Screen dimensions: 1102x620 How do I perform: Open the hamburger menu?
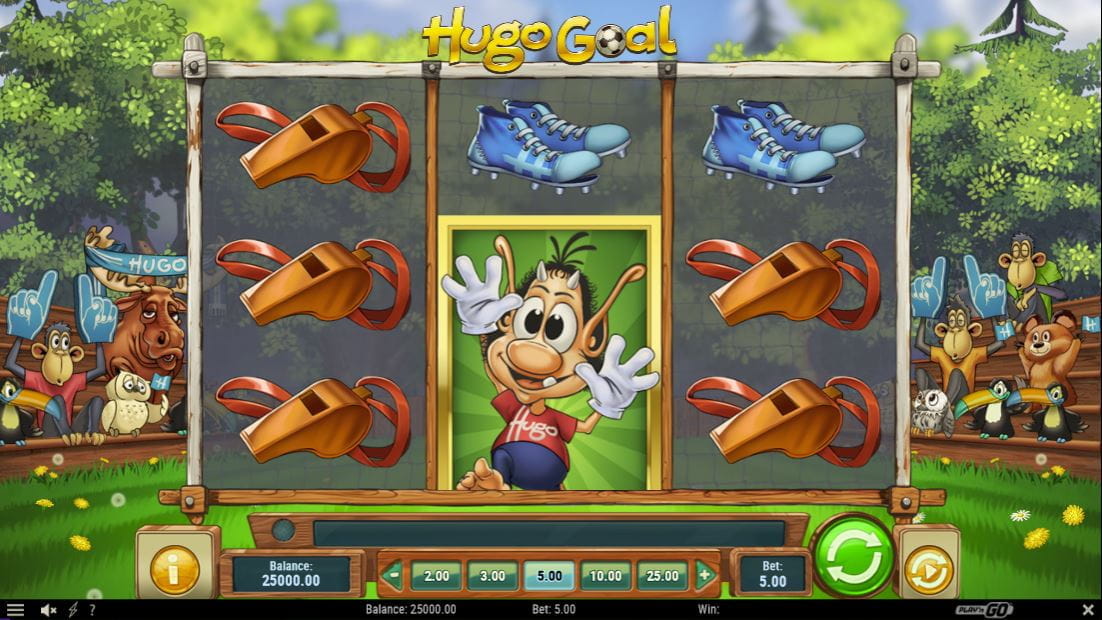pos(15,610)
